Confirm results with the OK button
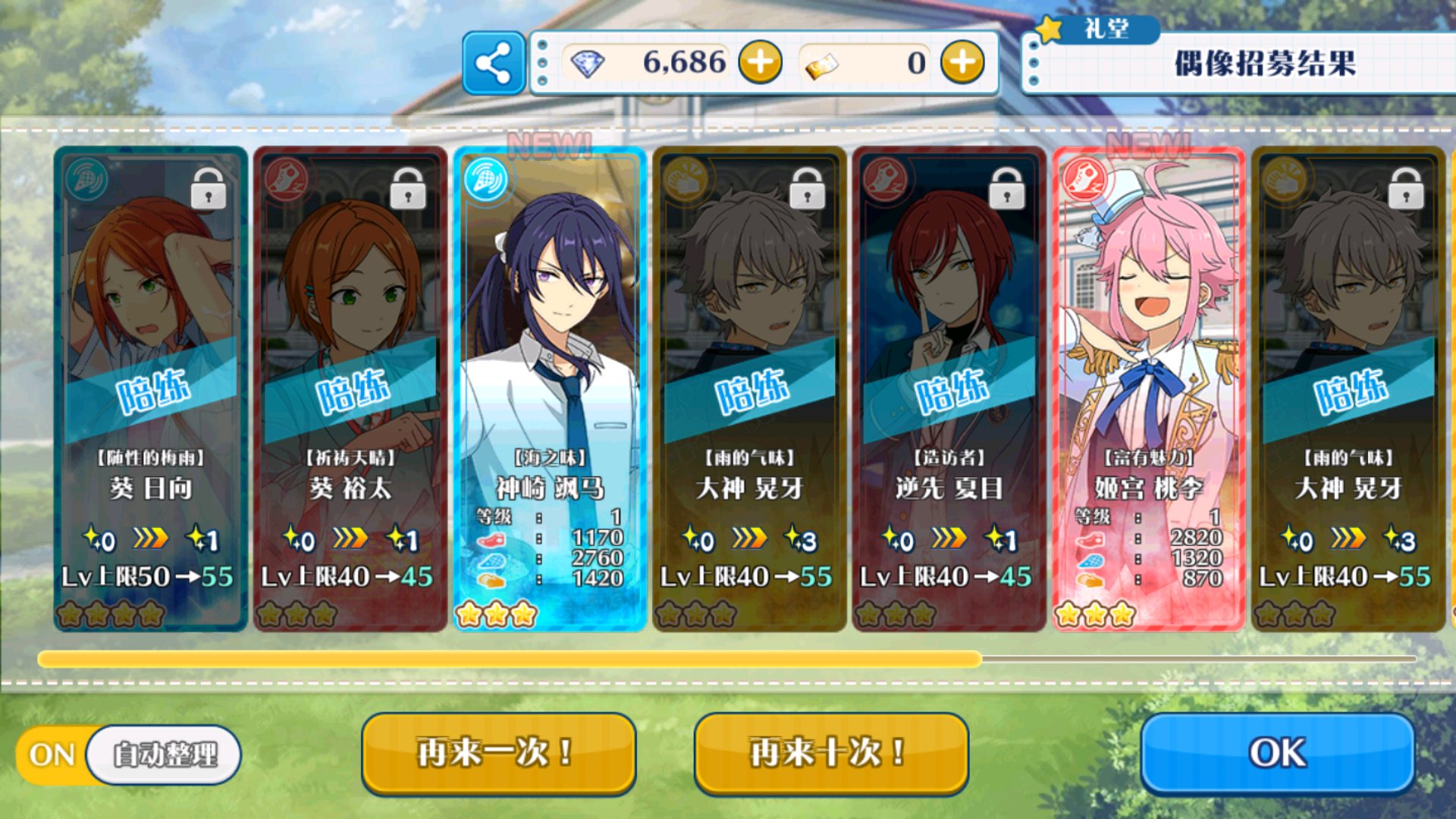This screenshot has width=1456, height=819. tap(1278, 754)
